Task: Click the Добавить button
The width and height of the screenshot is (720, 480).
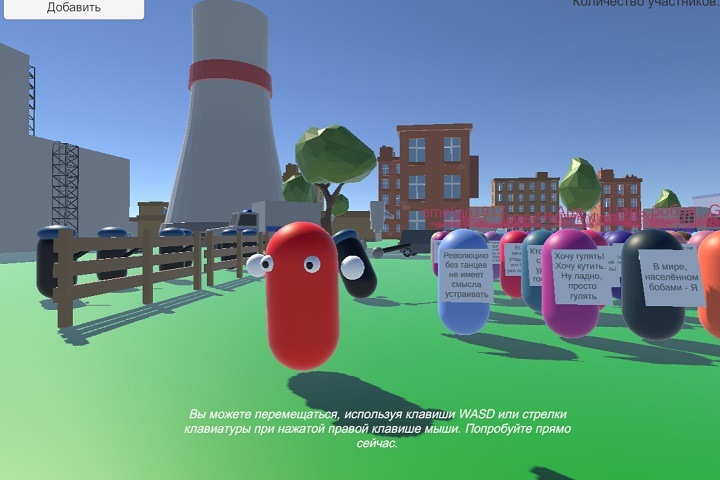Action: pos(73,7)
